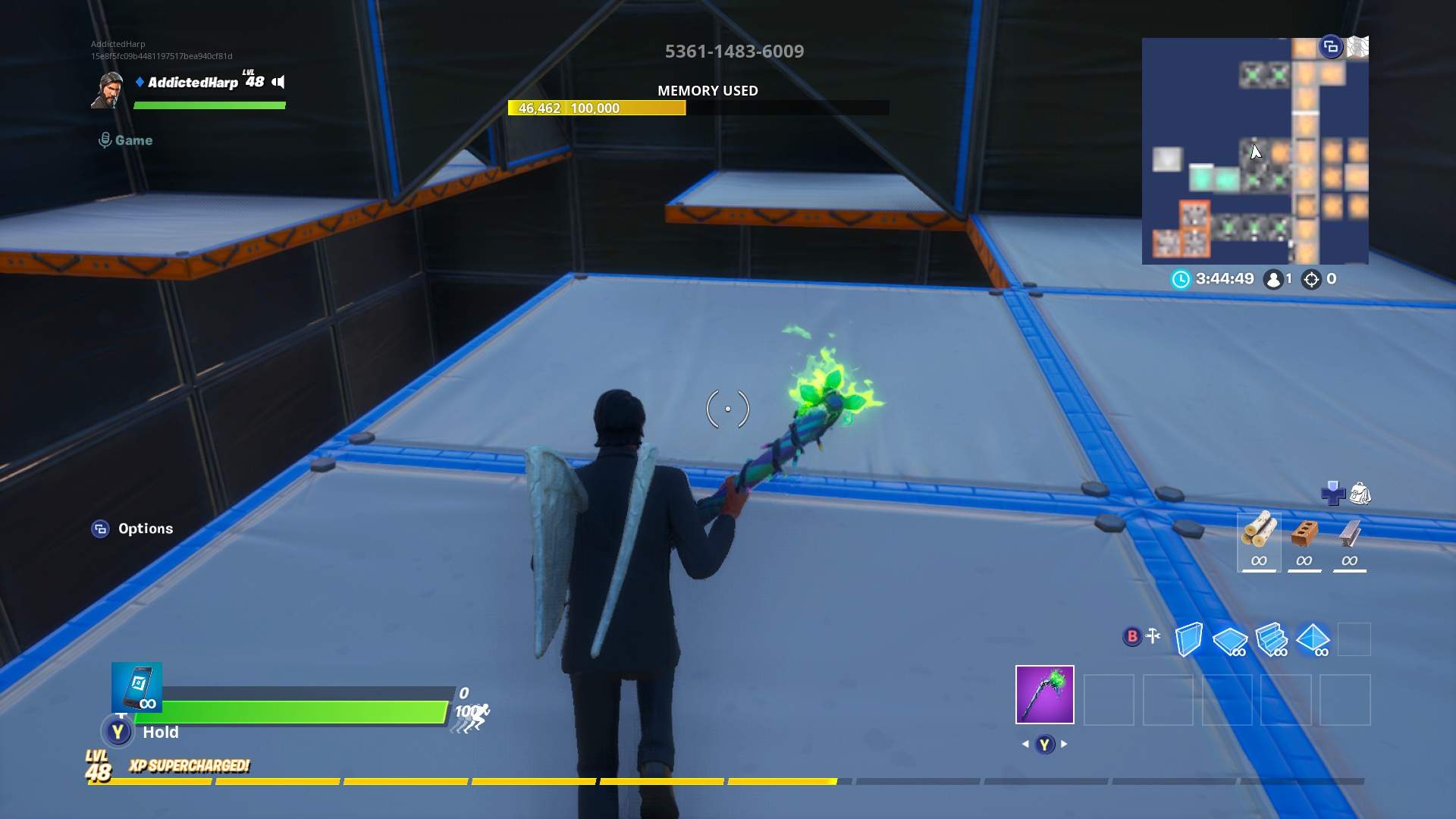The width and height of the screenshot is (1456, 819).
Task: Select the wall building piece
Action: pyautogui.click(x=1191, y=639)
